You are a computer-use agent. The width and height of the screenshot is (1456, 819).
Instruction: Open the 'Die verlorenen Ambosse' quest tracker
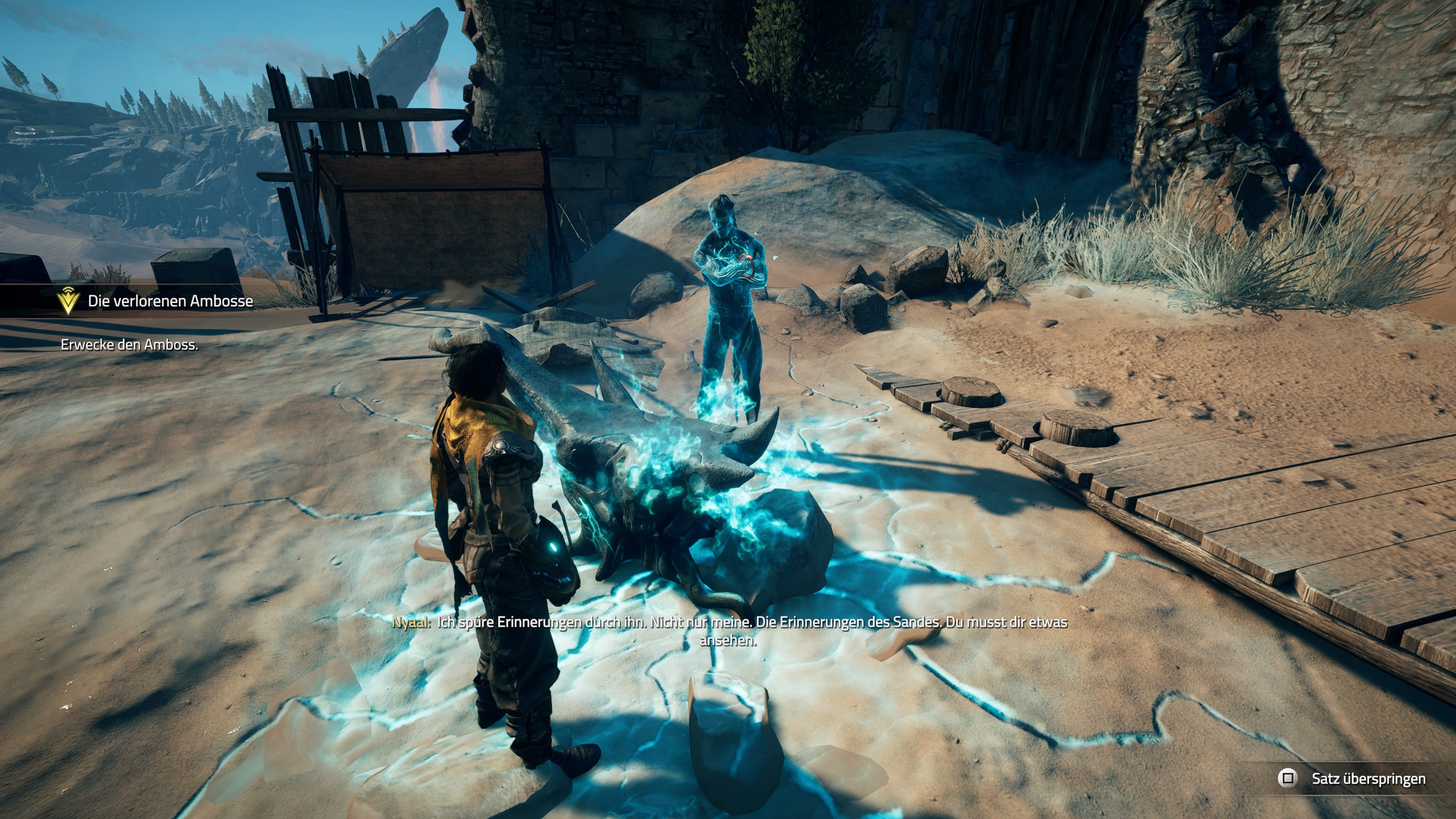(x=170, y=301)
